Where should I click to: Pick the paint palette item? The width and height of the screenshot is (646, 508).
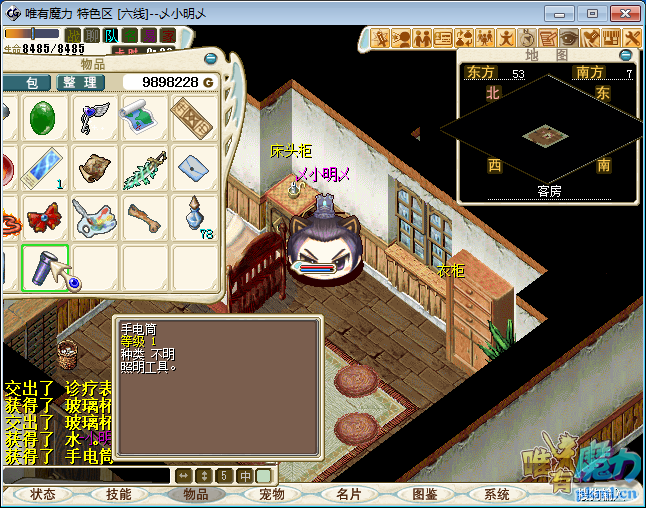(95, 218)
